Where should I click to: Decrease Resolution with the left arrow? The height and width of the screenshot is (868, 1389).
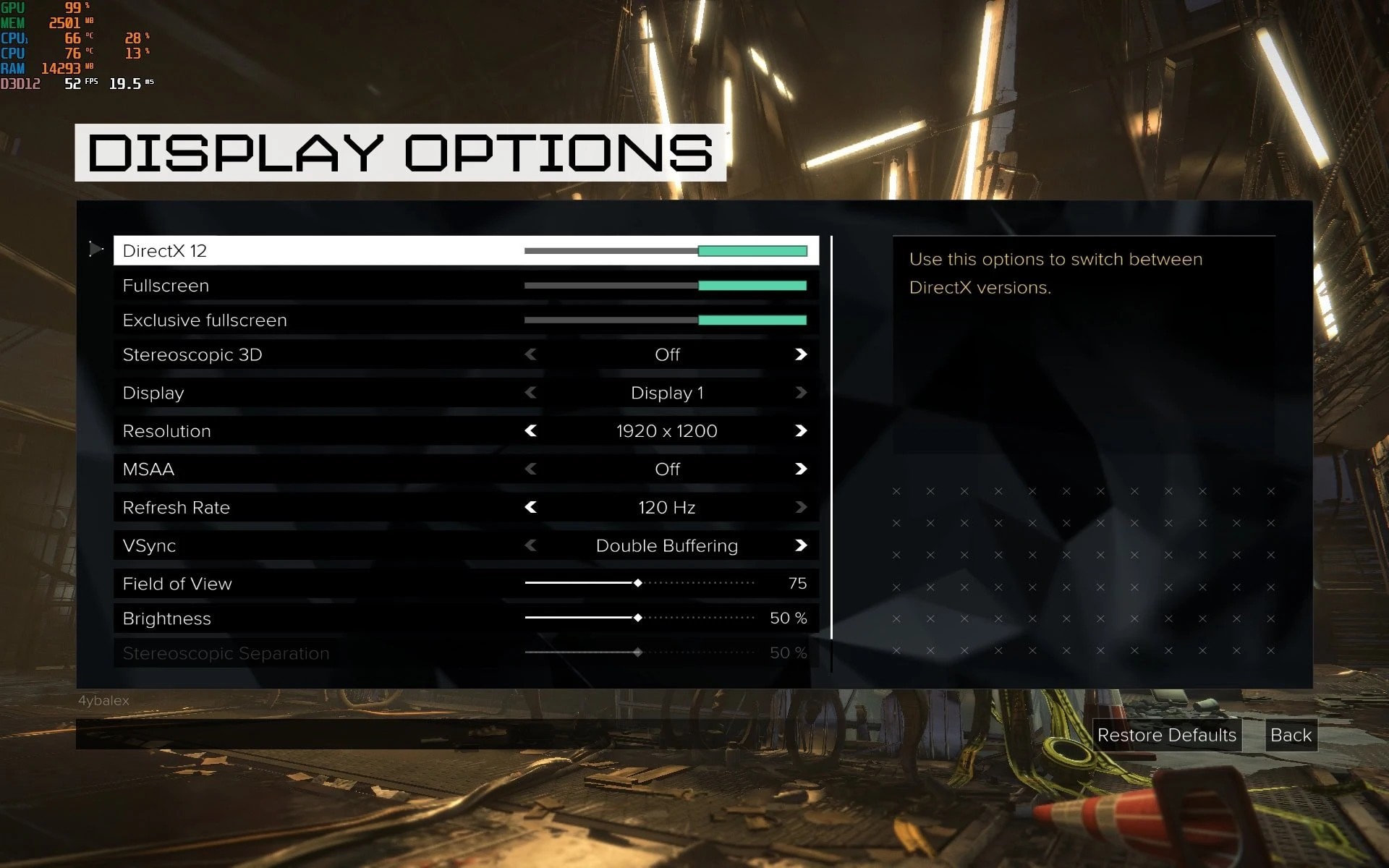531,431
